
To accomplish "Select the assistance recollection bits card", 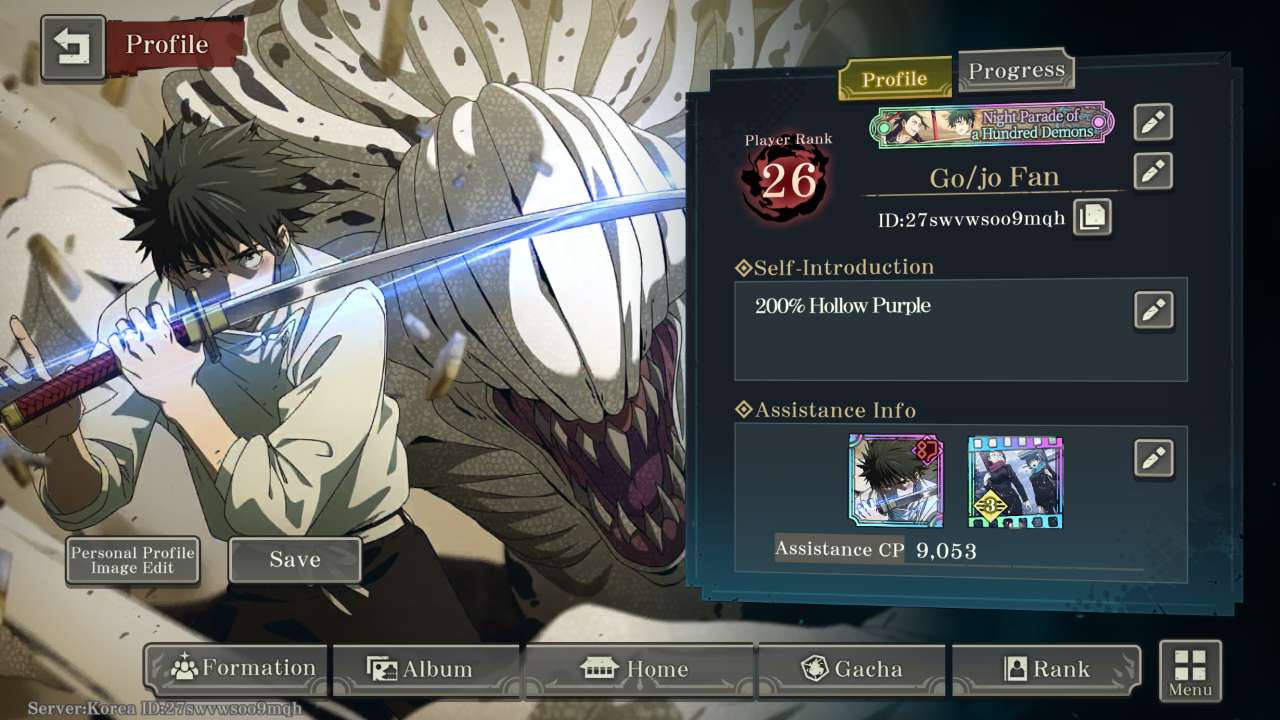I will [x=1015, y=481].
